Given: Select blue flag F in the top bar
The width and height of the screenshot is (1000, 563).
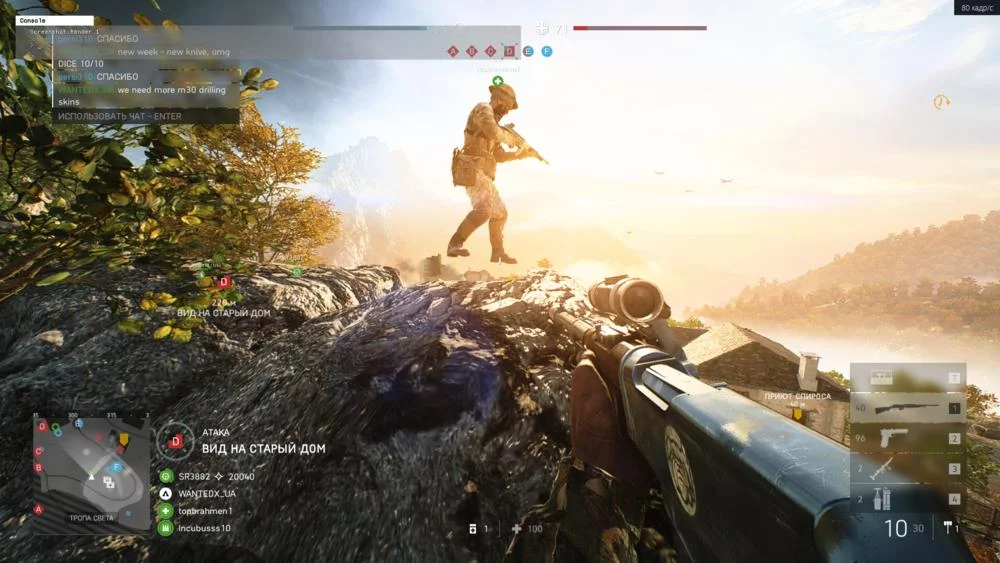Looking at the screenshot, I should (x=546, y=51).
